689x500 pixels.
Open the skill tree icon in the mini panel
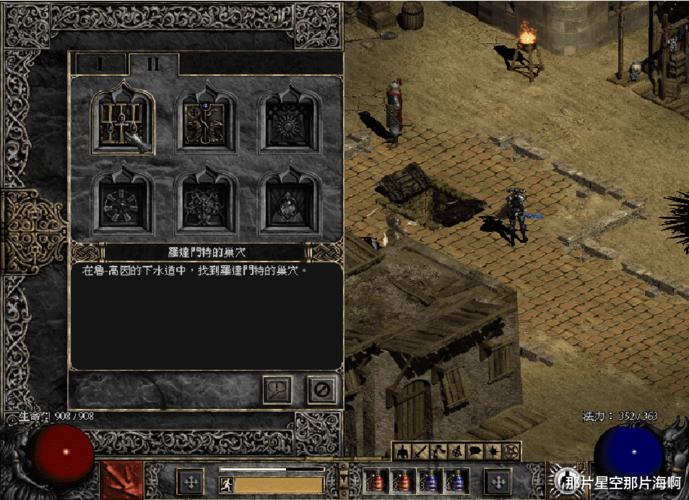(x=439, y=452)
